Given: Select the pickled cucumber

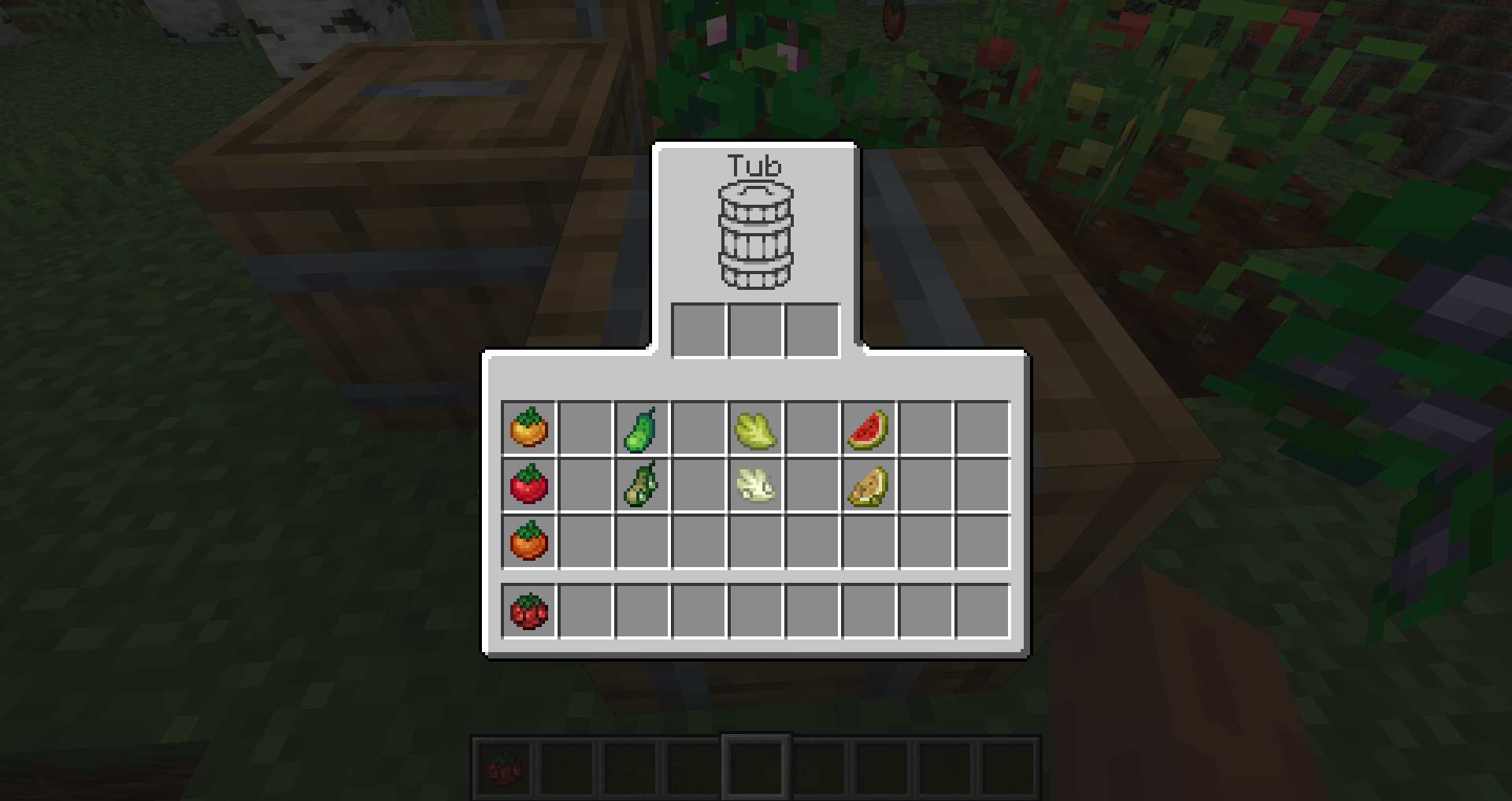Looking at the screenshot, I should tap(643, 486).
